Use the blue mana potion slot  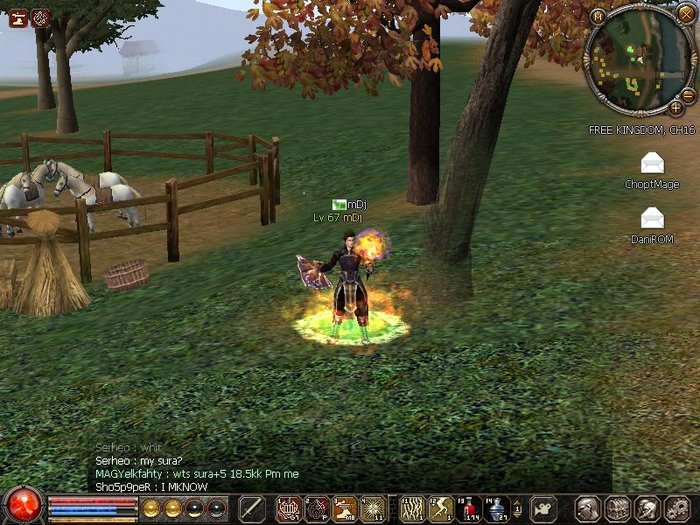pyautogui.click(x=496, y=509)
